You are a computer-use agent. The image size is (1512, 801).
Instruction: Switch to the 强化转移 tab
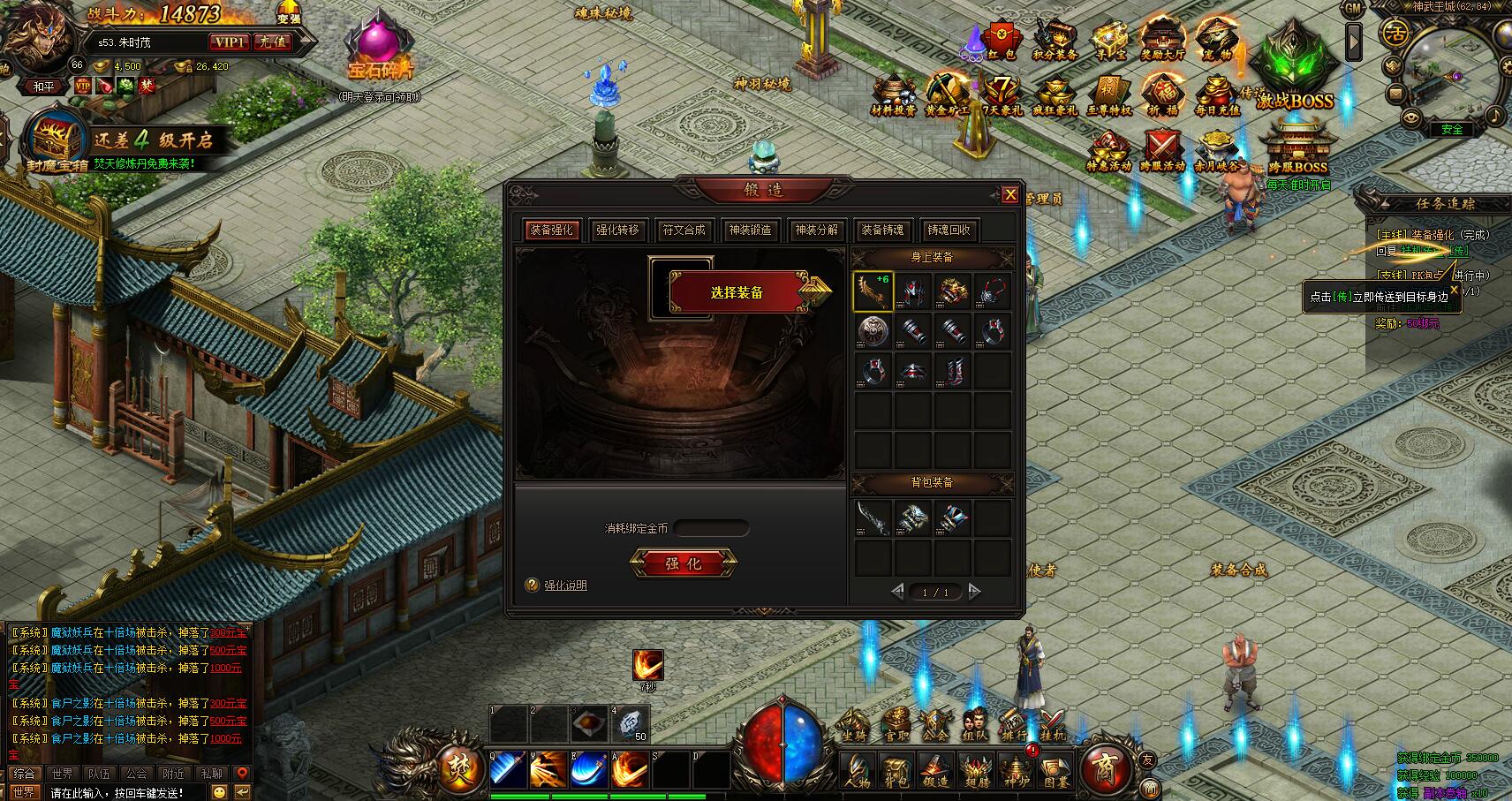coord(616,230)
